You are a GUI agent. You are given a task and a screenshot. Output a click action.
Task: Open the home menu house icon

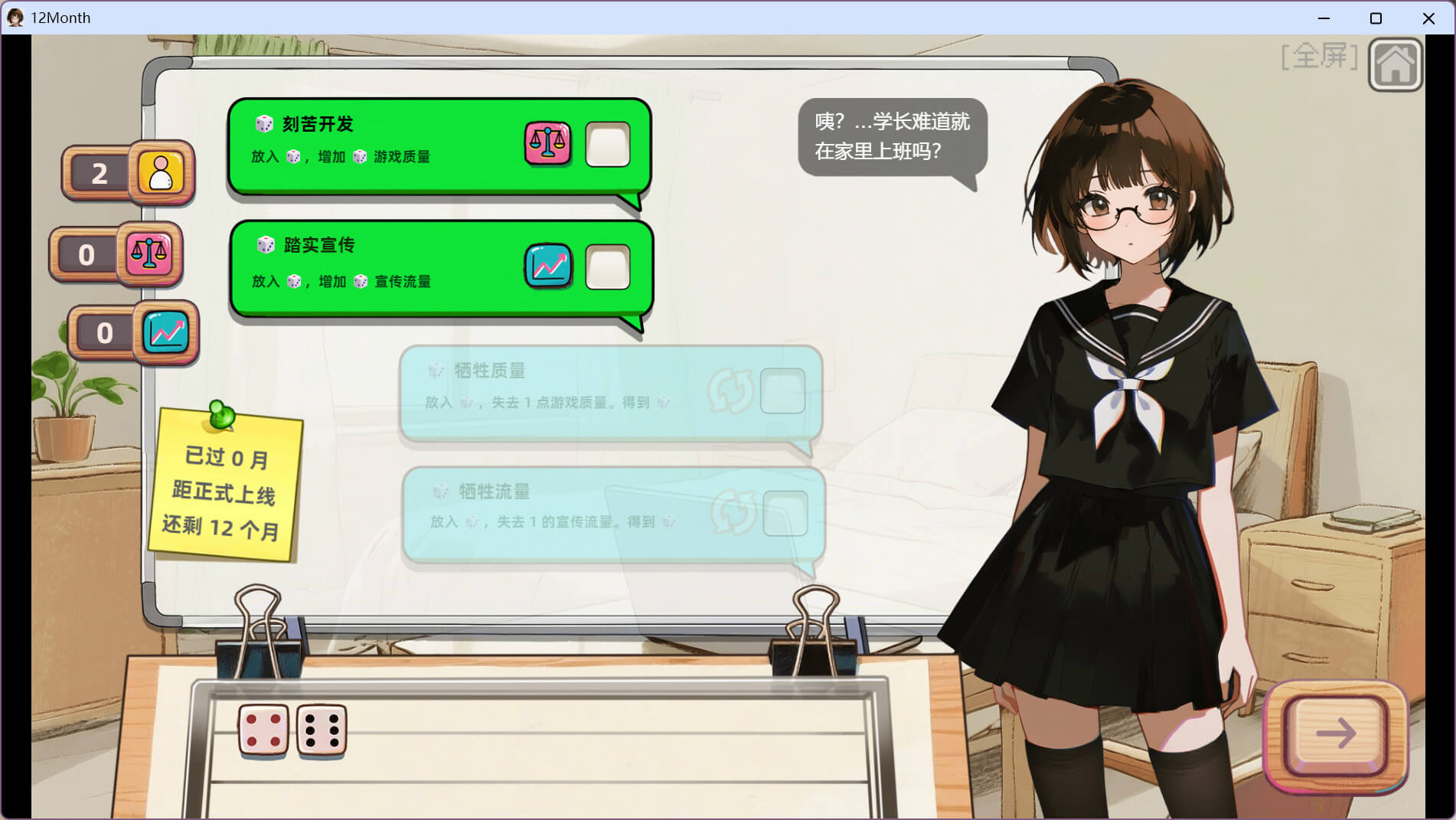click(1396, 64)
